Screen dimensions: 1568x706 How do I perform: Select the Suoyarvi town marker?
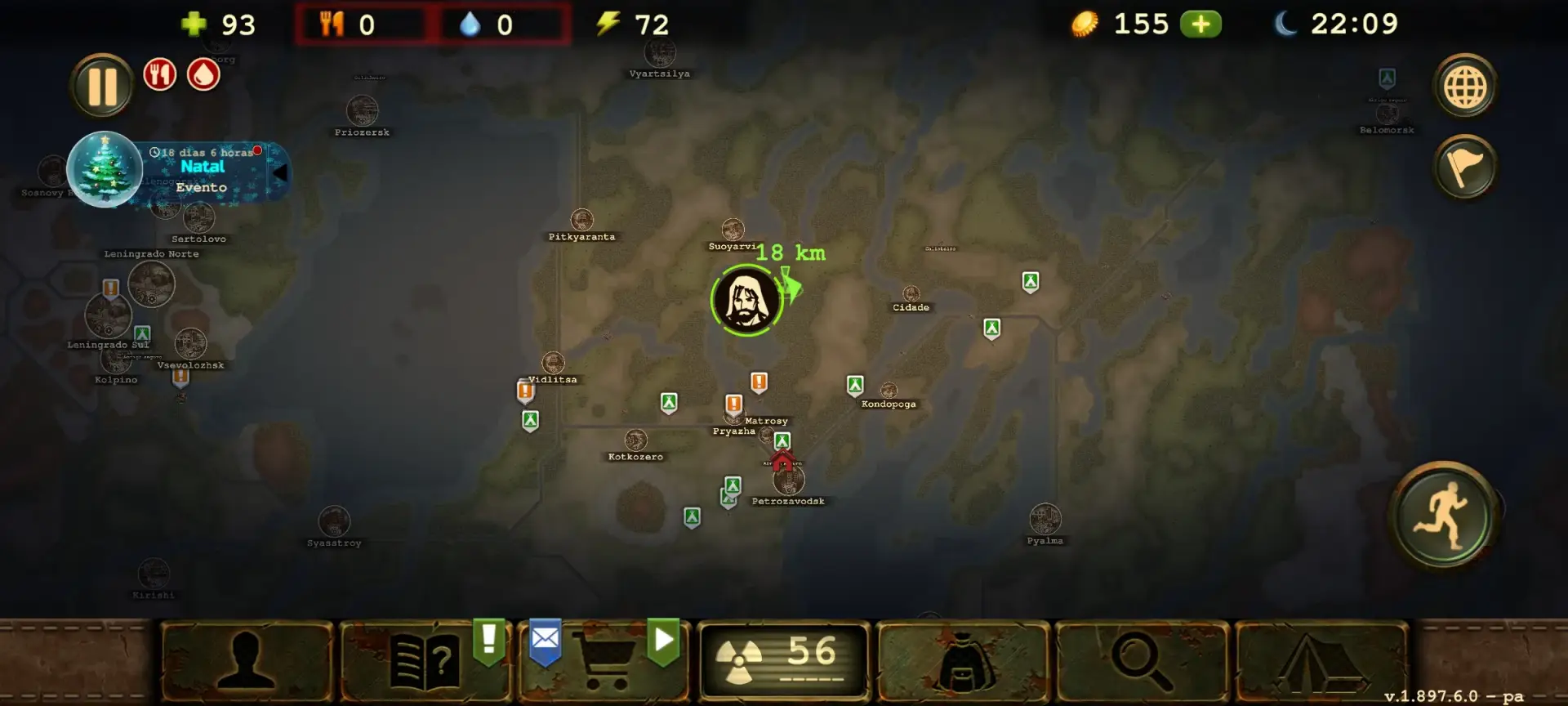tap(733, 230)
